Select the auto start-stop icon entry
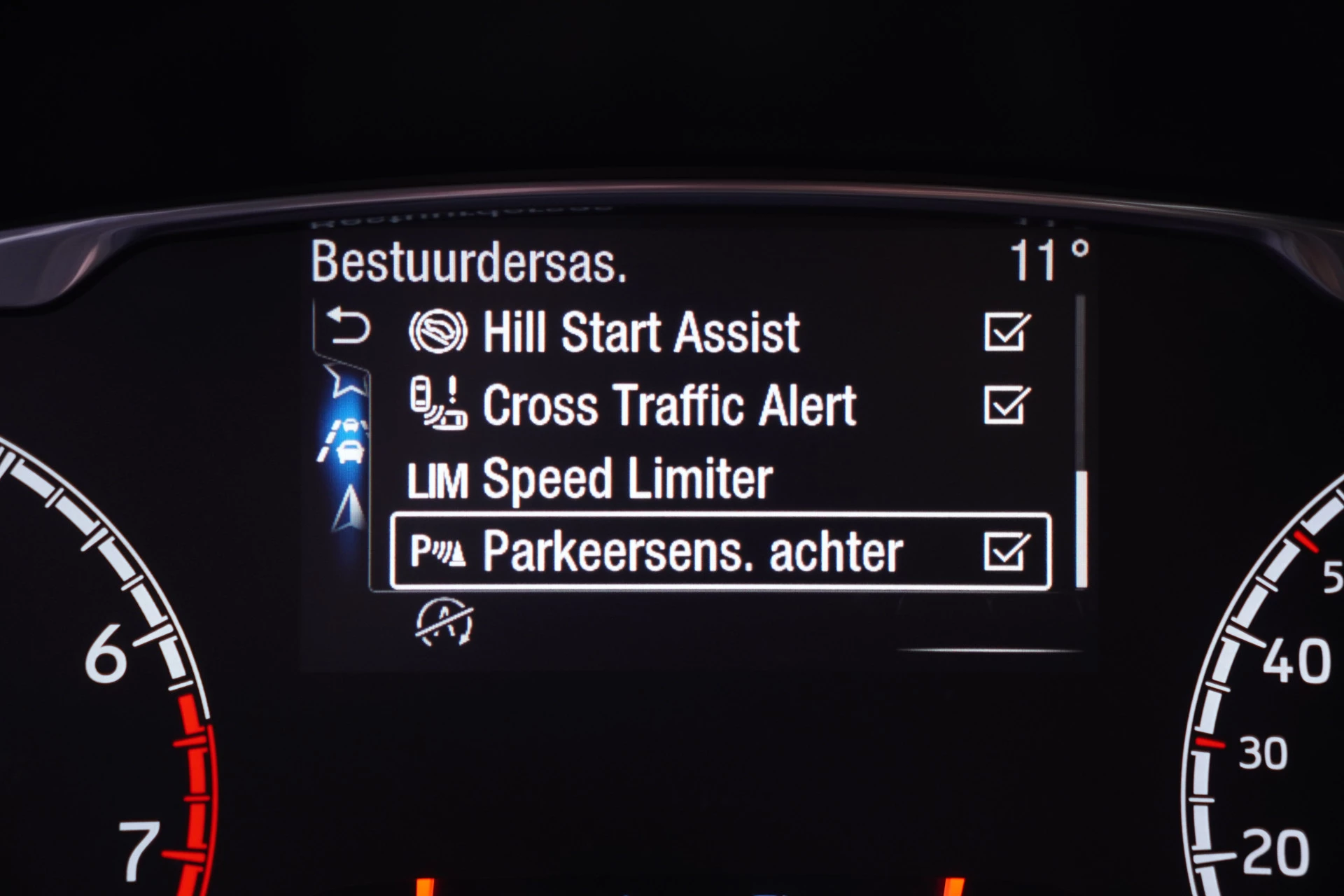 444,622
